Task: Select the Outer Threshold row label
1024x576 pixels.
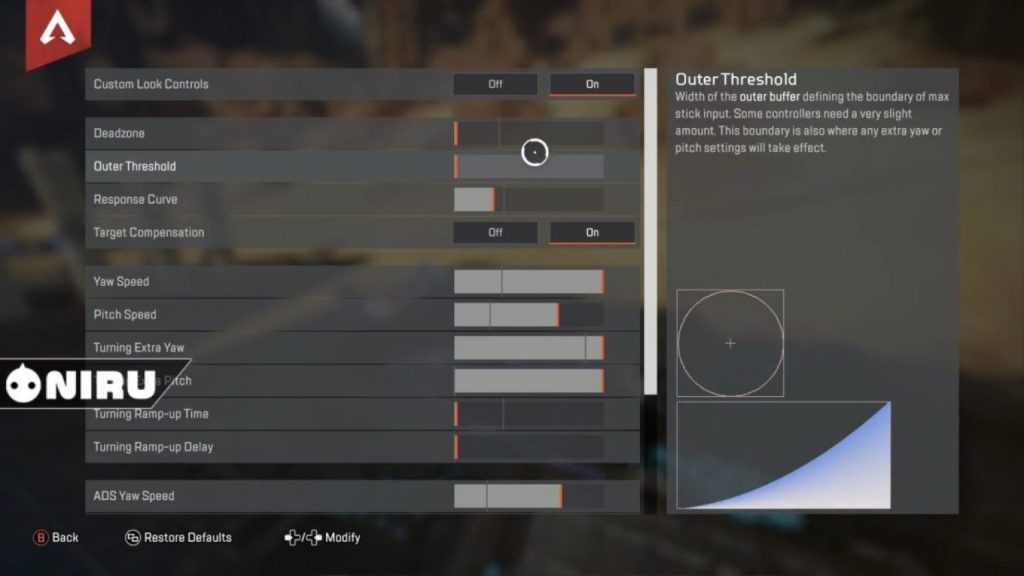Action: (135, 166)
